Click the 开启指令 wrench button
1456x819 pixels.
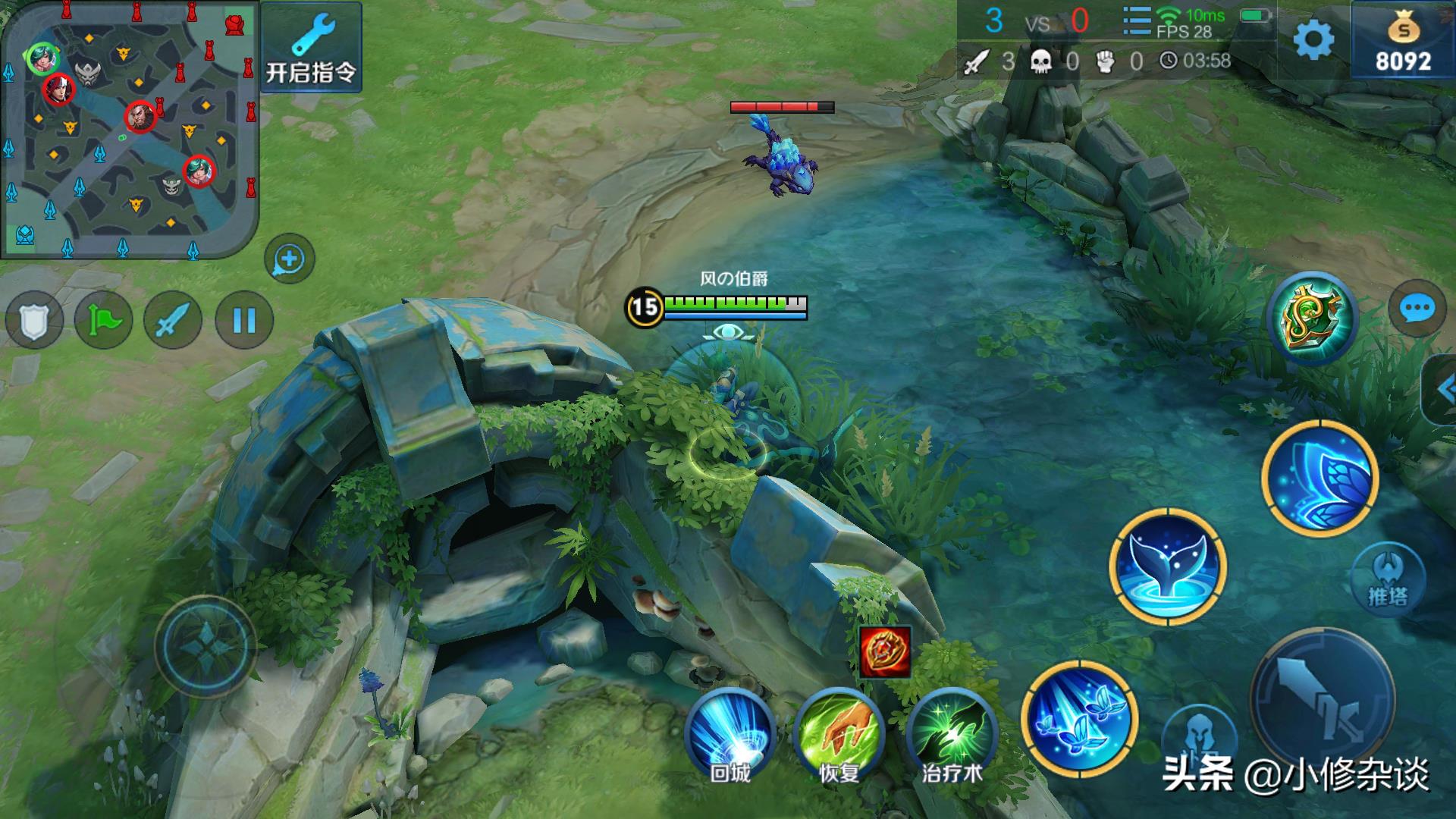pos(311,47)
